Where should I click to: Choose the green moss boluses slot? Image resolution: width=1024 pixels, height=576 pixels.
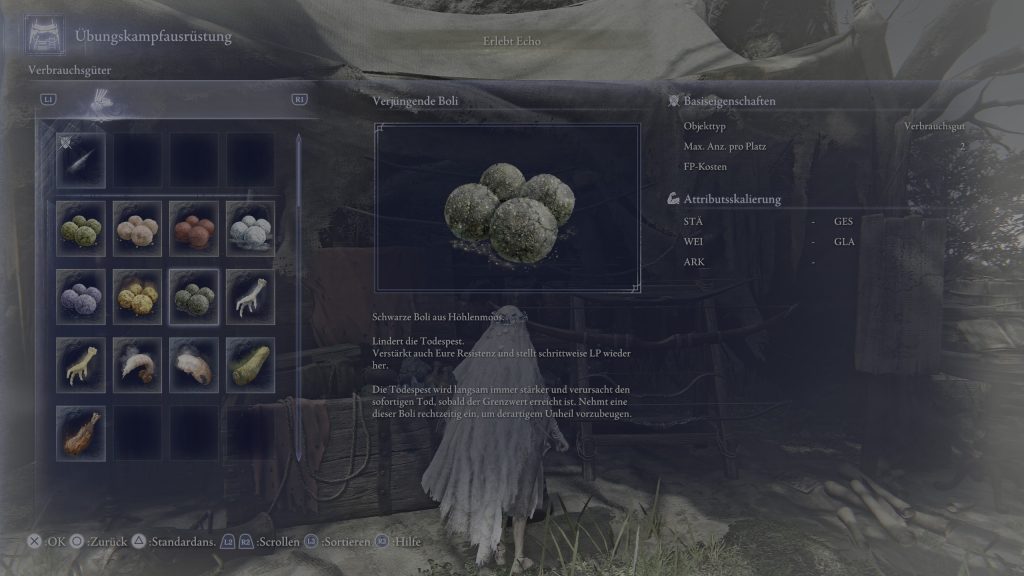(x=81, y=228)
